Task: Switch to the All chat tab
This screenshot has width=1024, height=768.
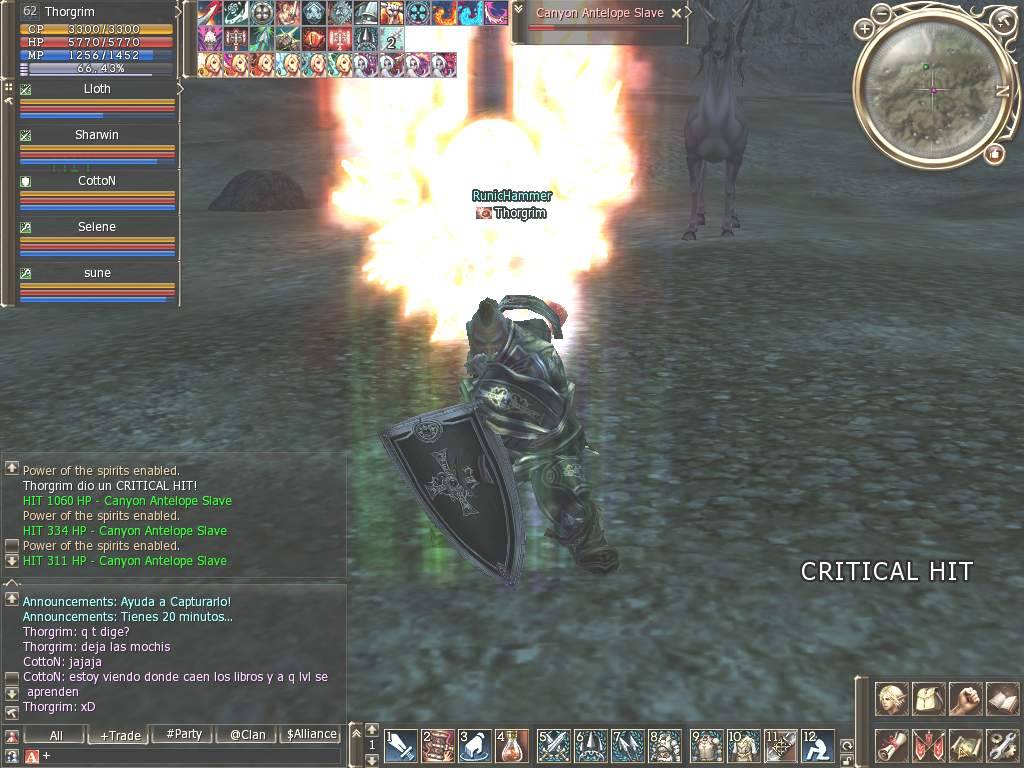Action: click(x=56, y=735)
